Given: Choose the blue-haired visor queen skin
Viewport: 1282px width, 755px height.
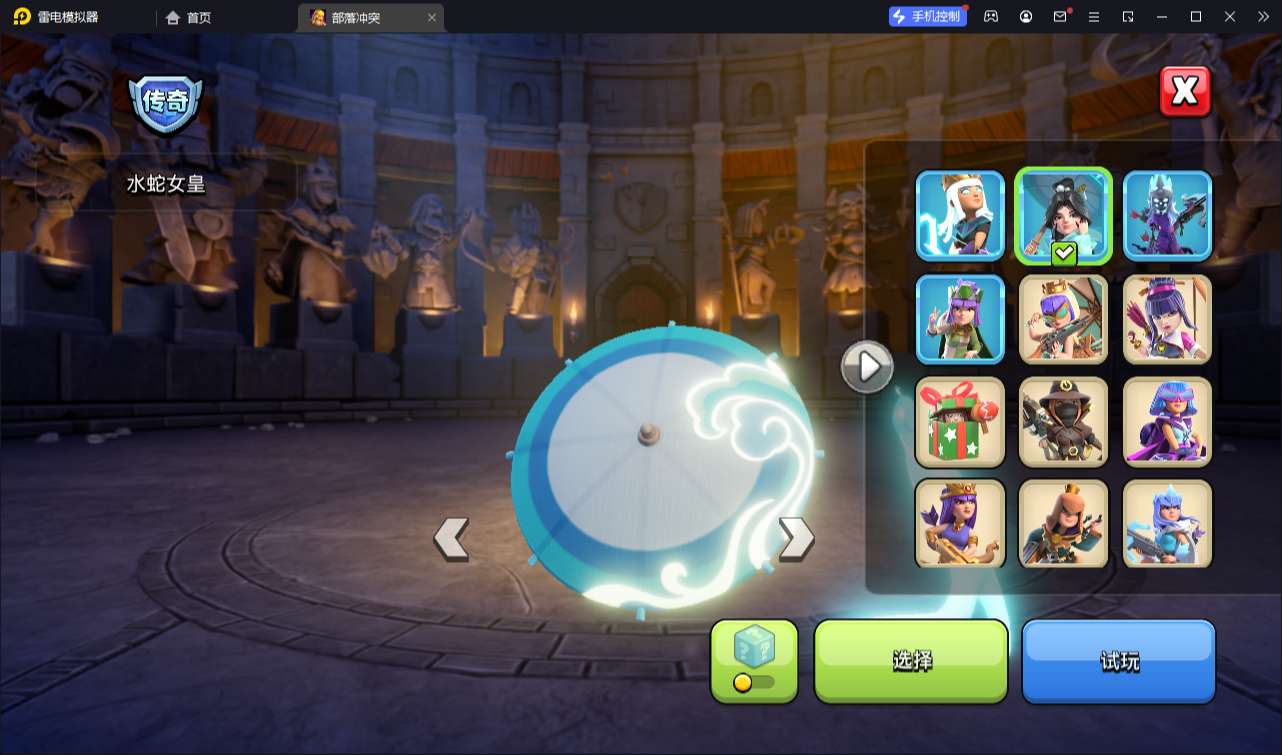Looking at the screenshot, I should [1167, 422].
